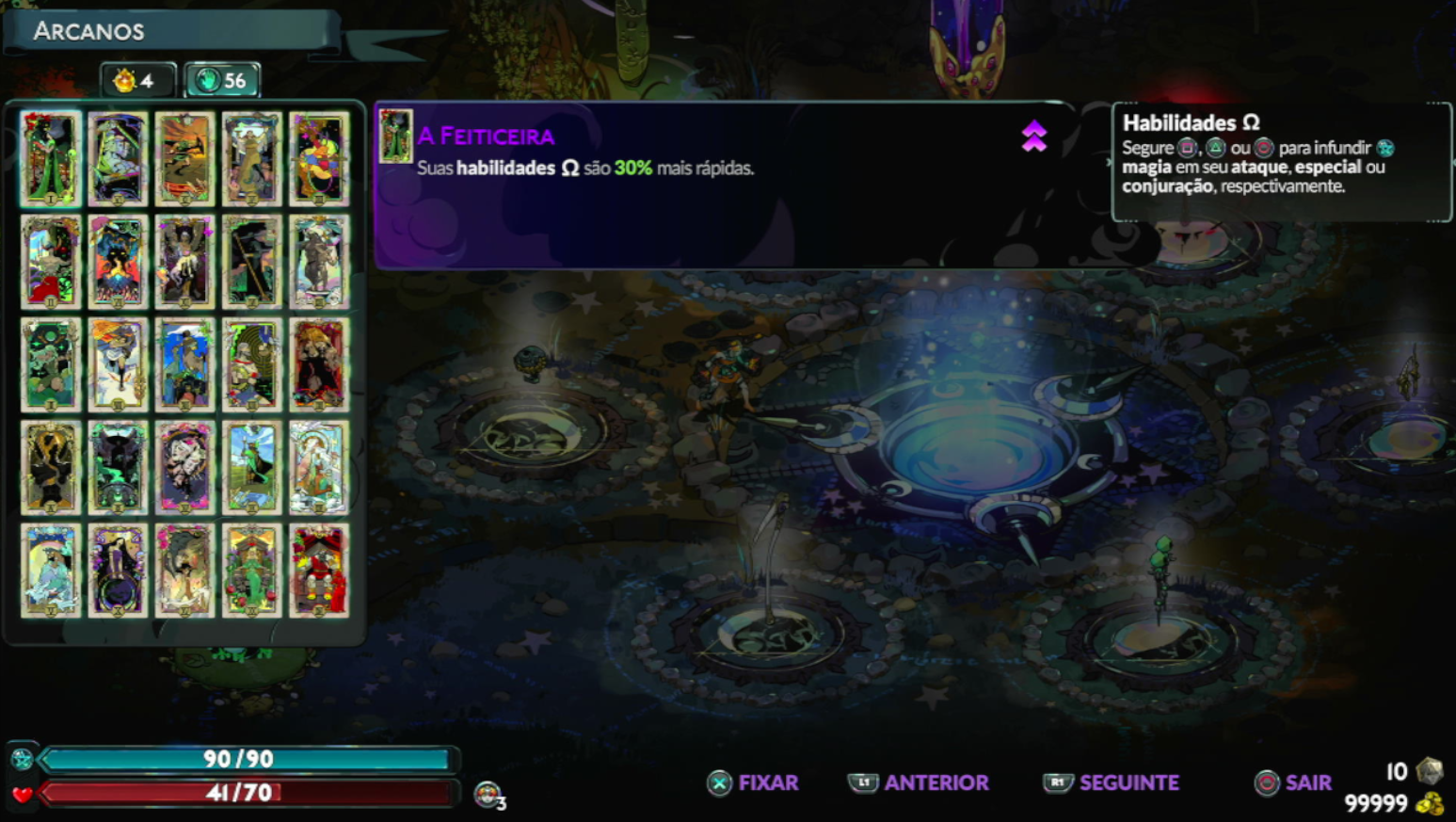
Task: Exit the Arcanos screen with Sair
Action: pos(1294,782)
